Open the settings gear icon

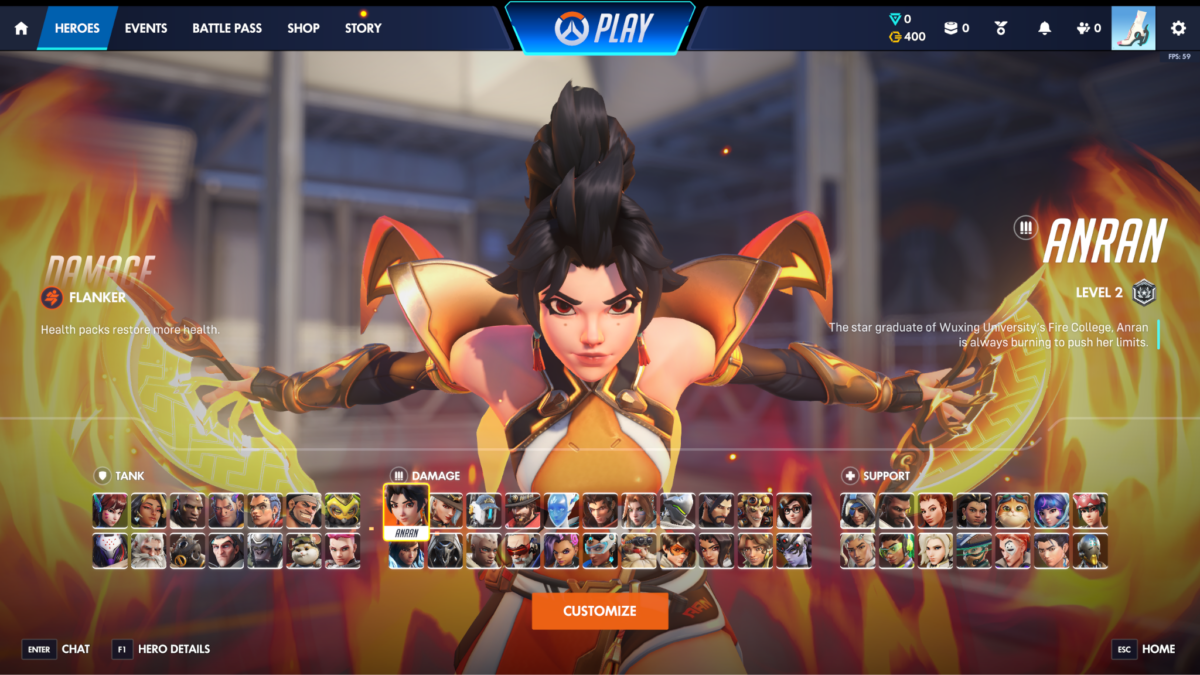click(x=1178, y=28)
